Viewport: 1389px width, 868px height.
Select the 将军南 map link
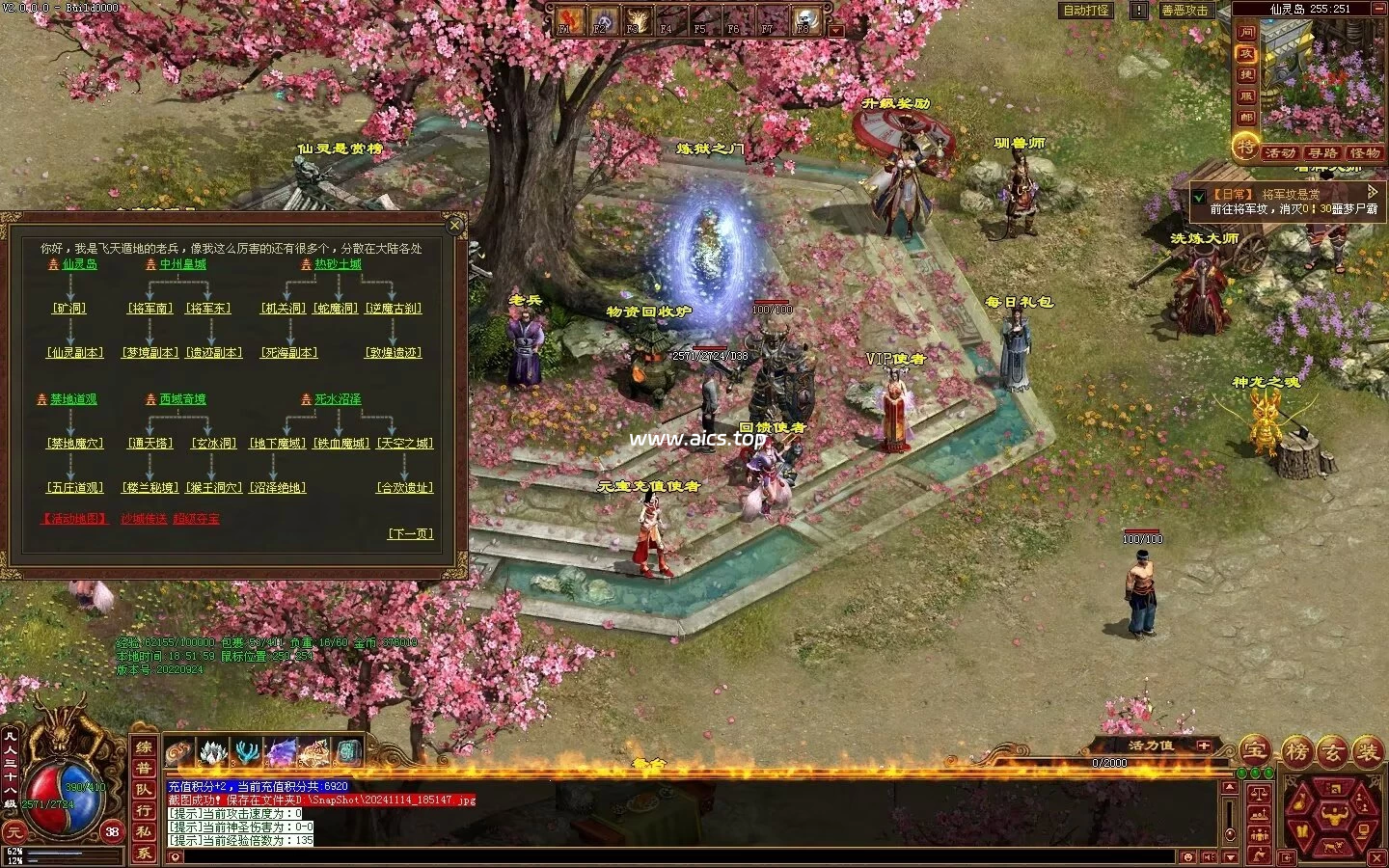tap(151, 309)
